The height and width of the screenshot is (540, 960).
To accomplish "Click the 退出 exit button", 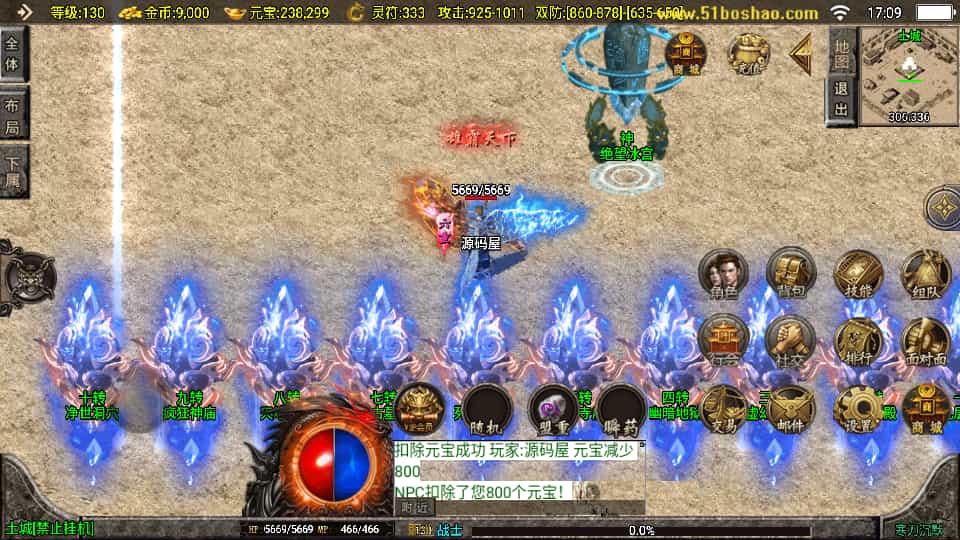I will click(x=842, y=98).
